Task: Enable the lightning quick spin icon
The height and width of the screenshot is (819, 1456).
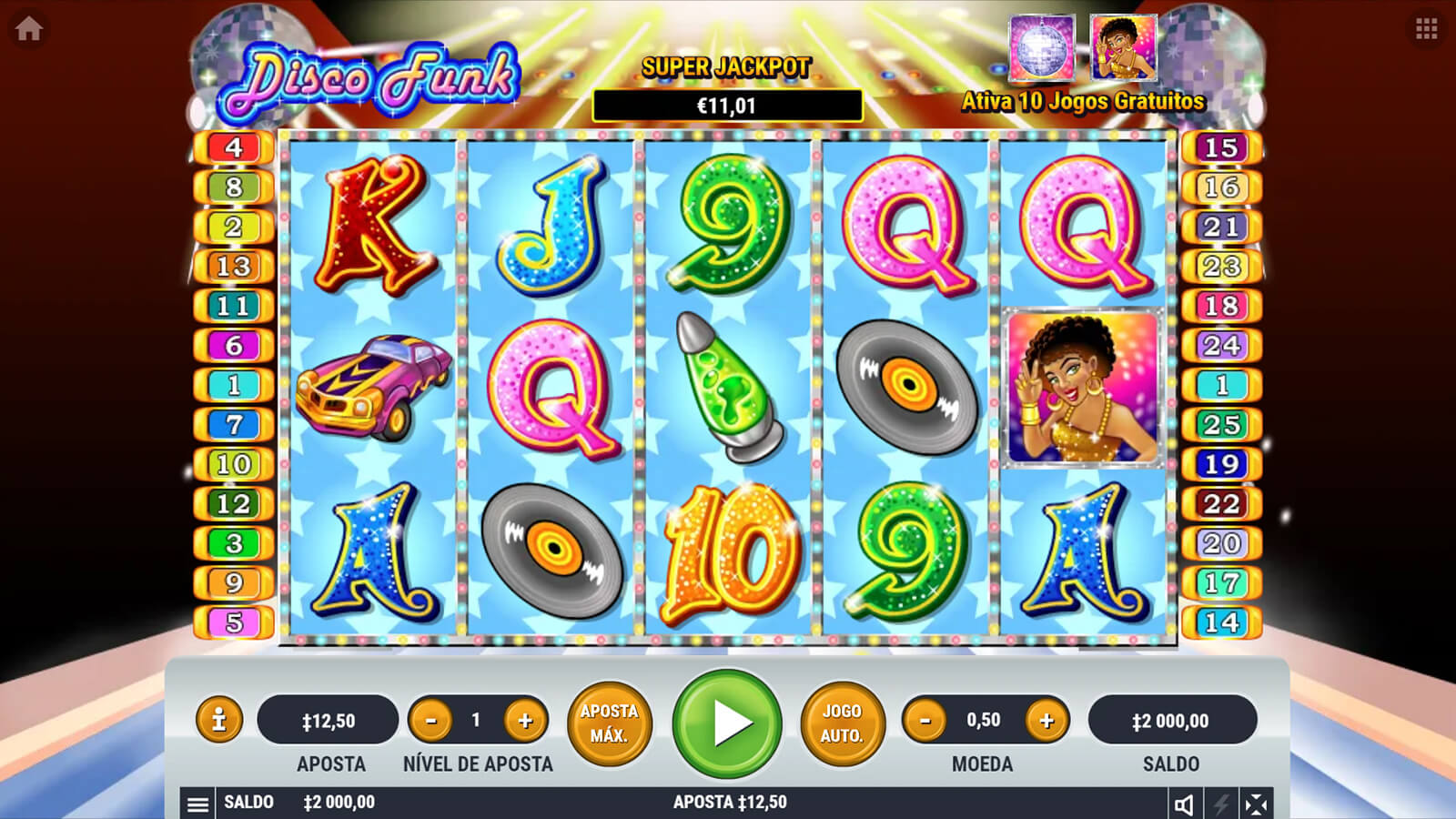Action: point(1220,804)
